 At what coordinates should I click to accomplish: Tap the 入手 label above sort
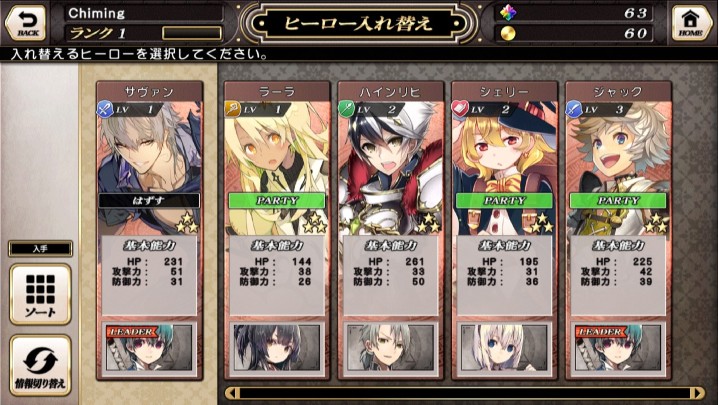click(x=40, y=249)
